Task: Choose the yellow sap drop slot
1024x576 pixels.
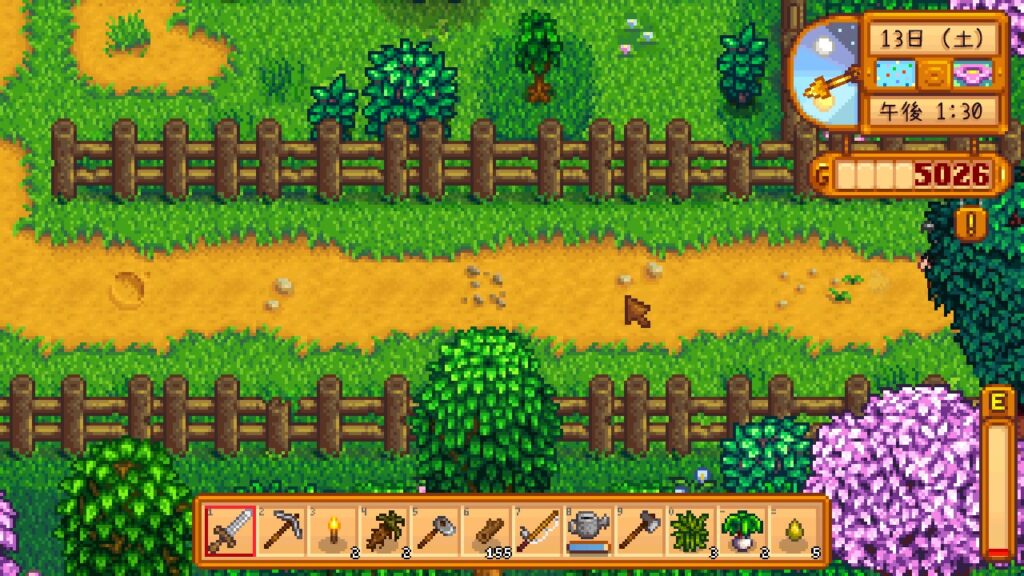Action: tap(794, 530)
